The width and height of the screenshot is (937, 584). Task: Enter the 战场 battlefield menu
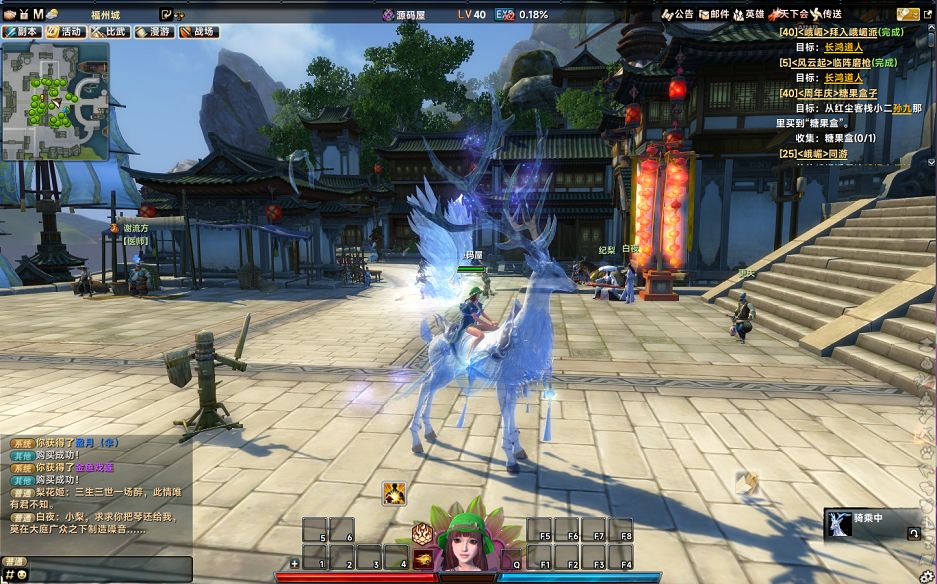click(198, 32)
